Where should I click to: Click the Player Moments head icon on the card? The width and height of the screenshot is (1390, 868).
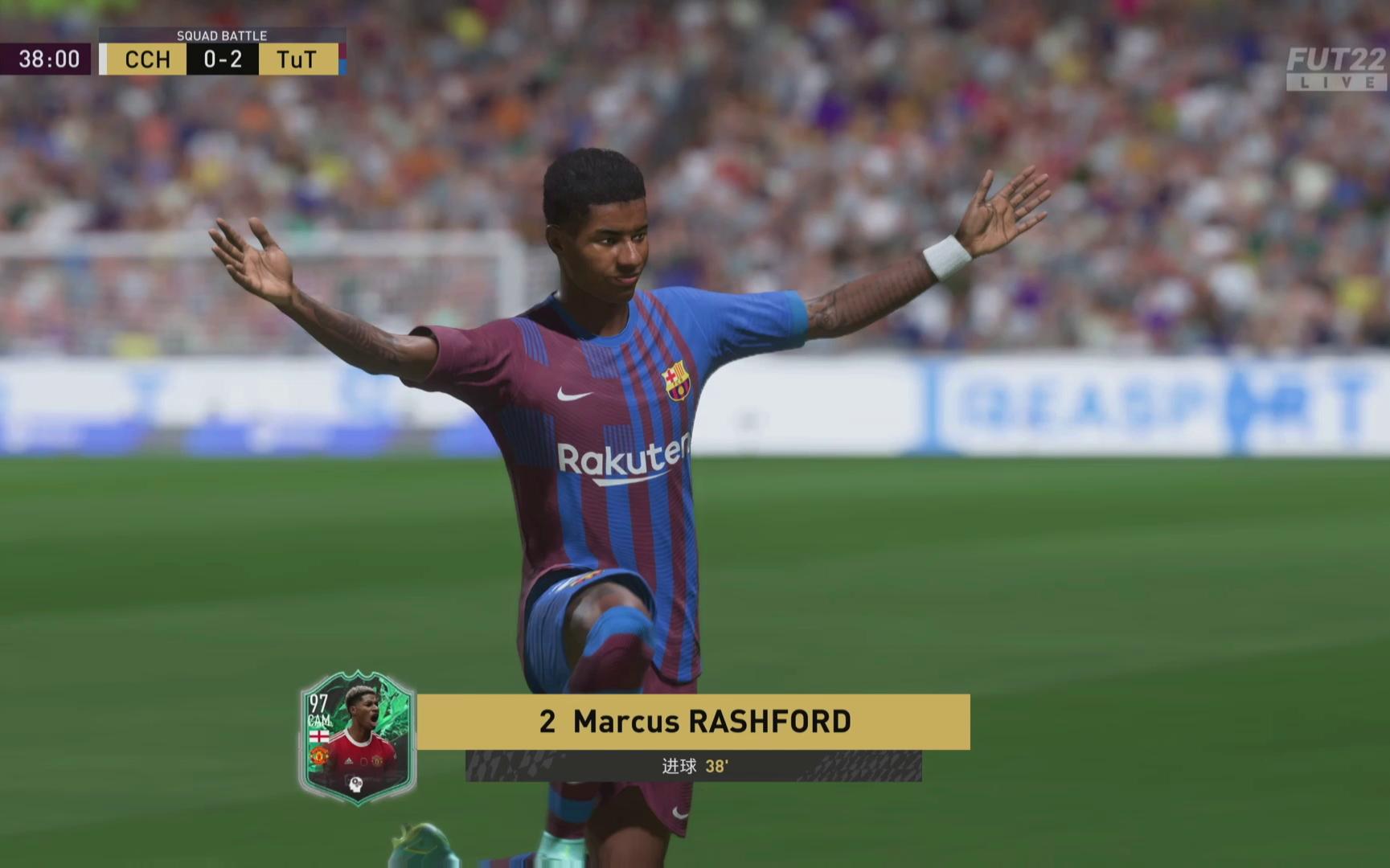pos(356,784)
